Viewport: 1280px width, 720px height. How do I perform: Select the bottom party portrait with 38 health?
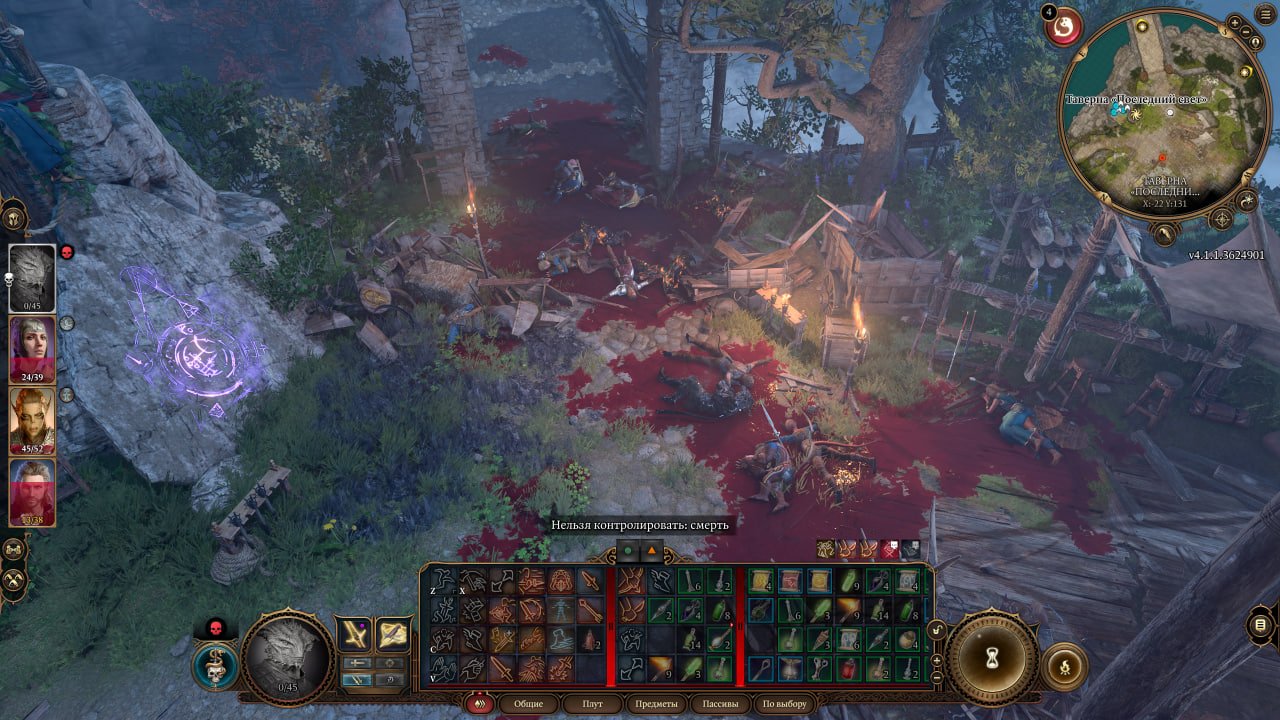tap(32, 492)
